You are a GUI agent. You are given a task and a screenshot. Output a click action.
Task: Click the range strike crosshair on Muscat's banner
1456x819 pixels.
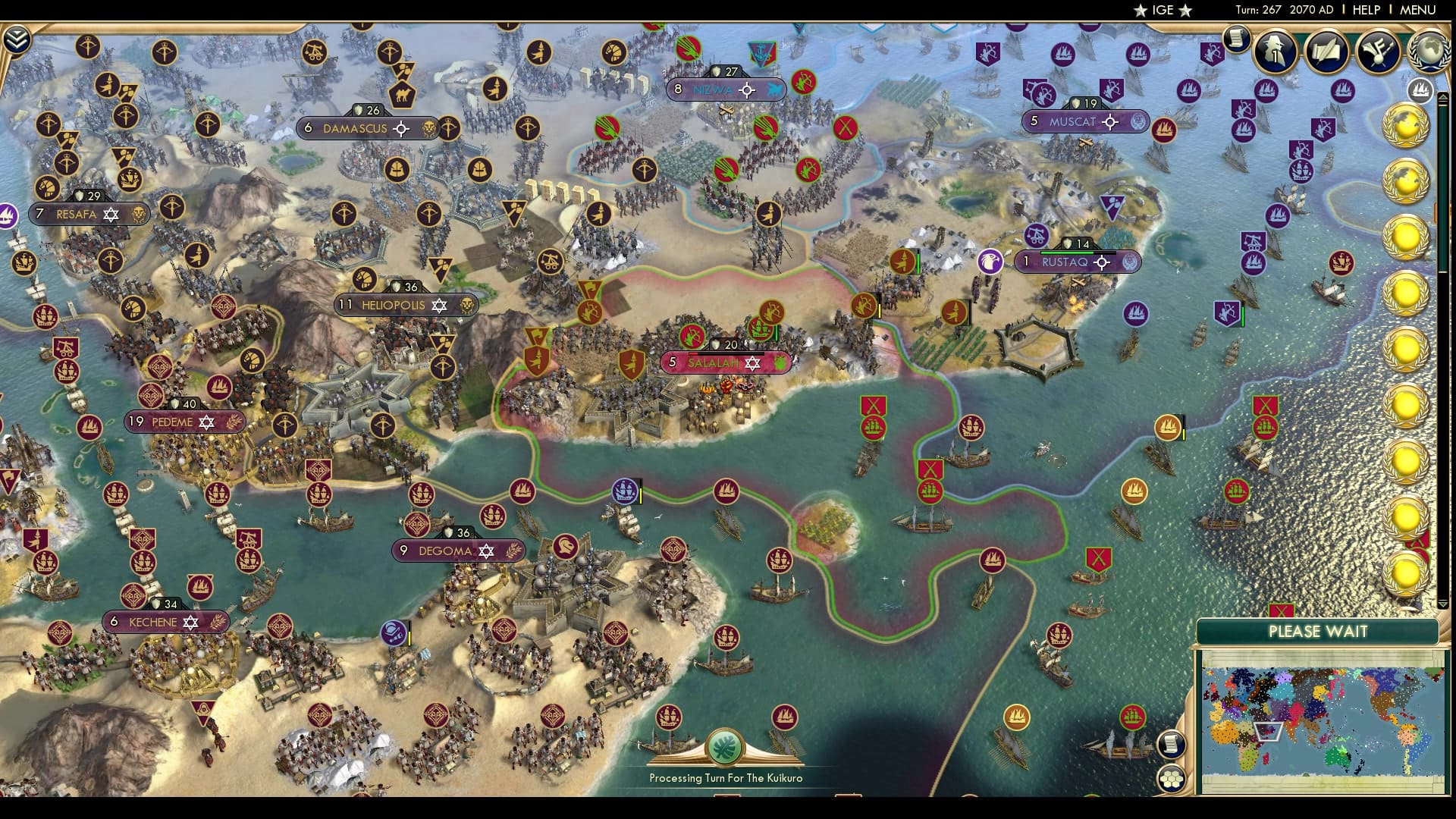(1110, 121)
